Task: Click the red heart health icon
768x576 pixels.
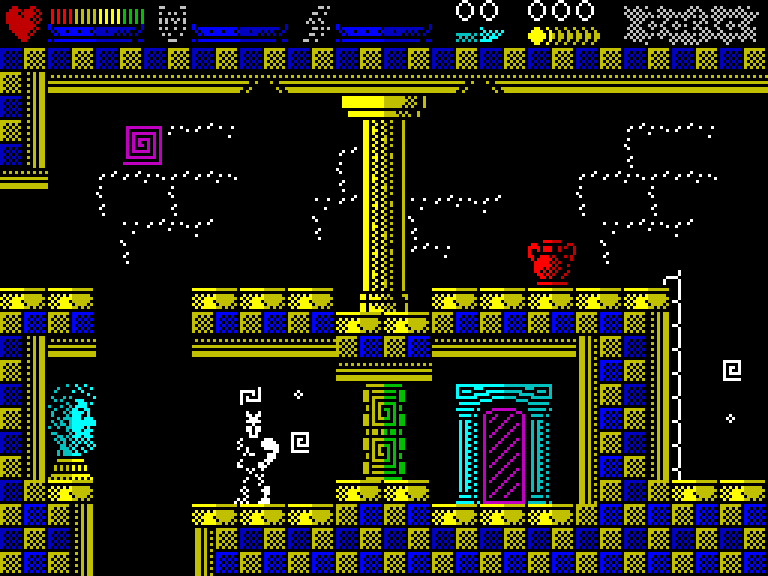Action: coord(24,22)
